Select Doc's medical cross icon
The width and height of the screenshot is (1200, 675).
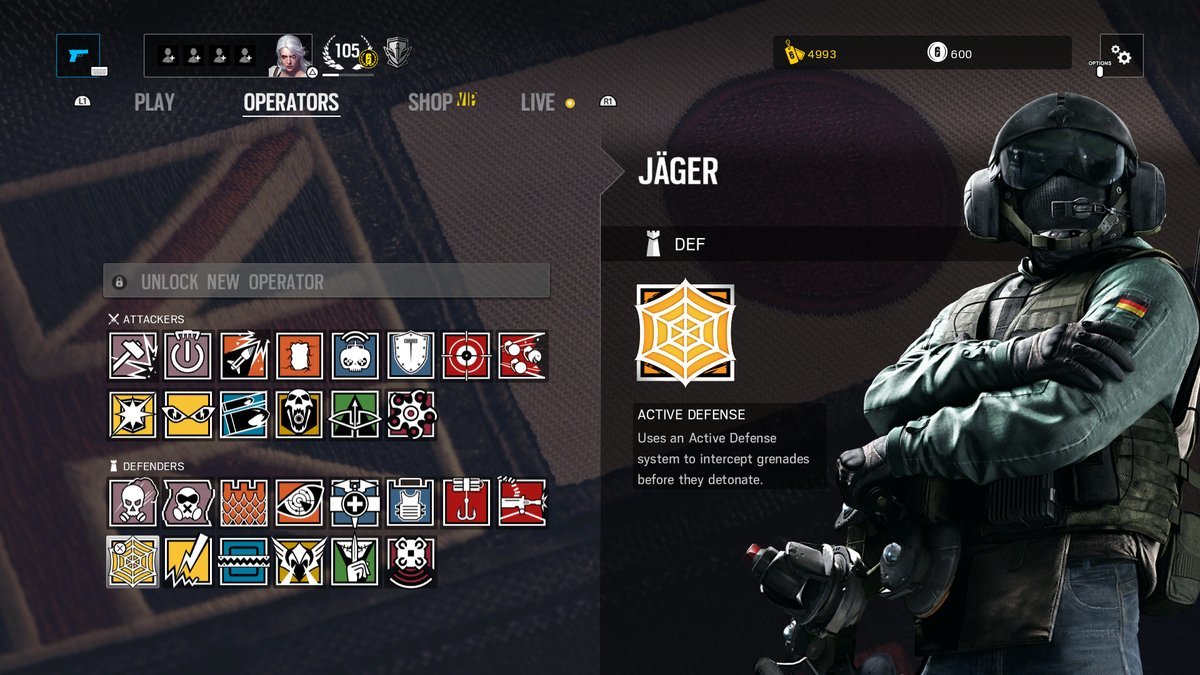(x=355, y=502)
